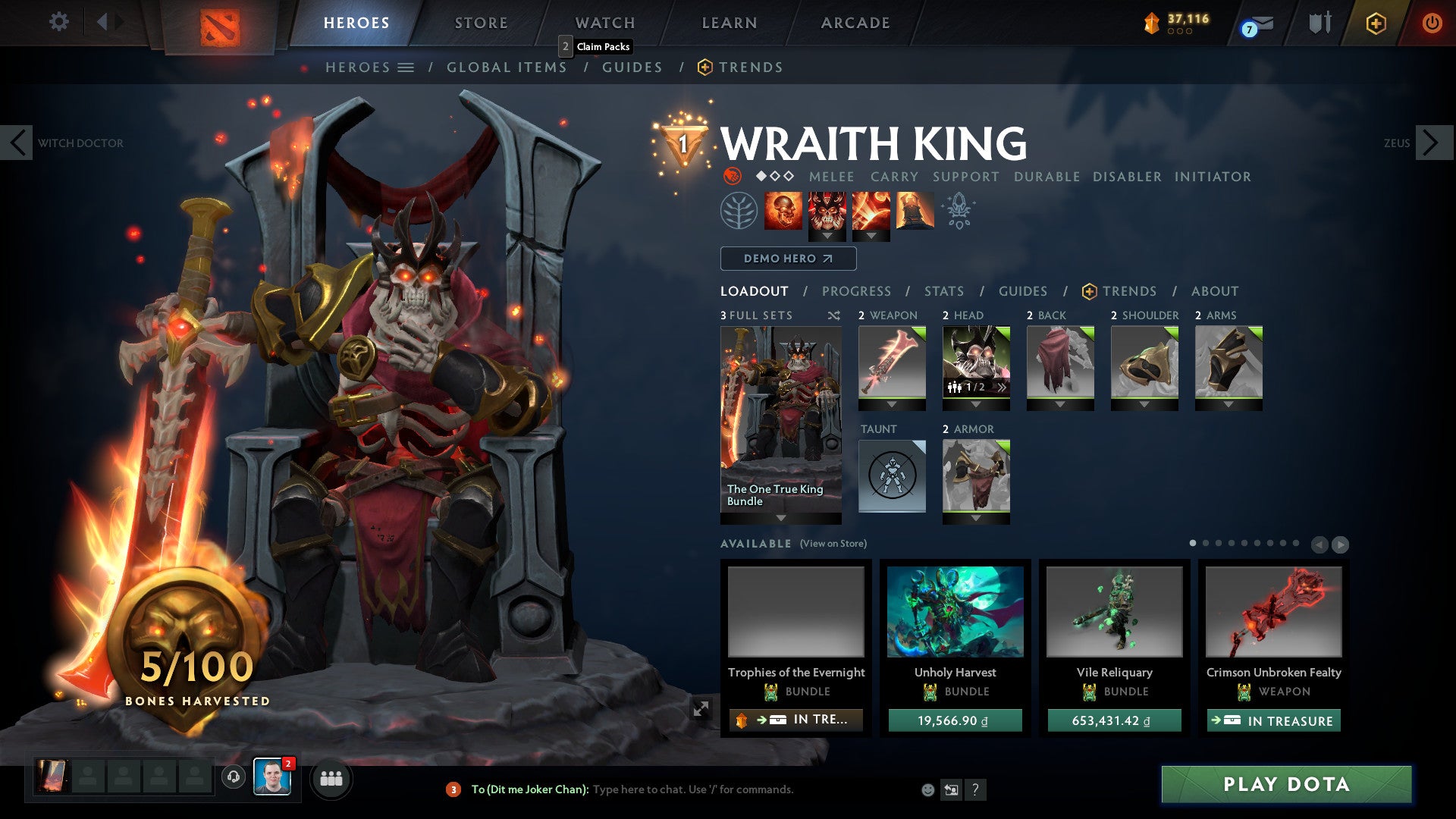Click the settings gear in top left
Image resolution: width=1456 pixels, height=819 pixels.
point(59,22)
